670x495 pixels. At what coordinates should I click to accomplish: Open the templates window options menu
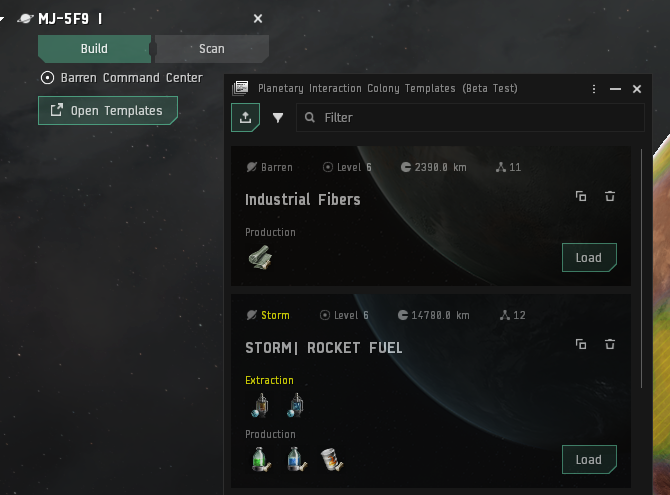point(594,89)
